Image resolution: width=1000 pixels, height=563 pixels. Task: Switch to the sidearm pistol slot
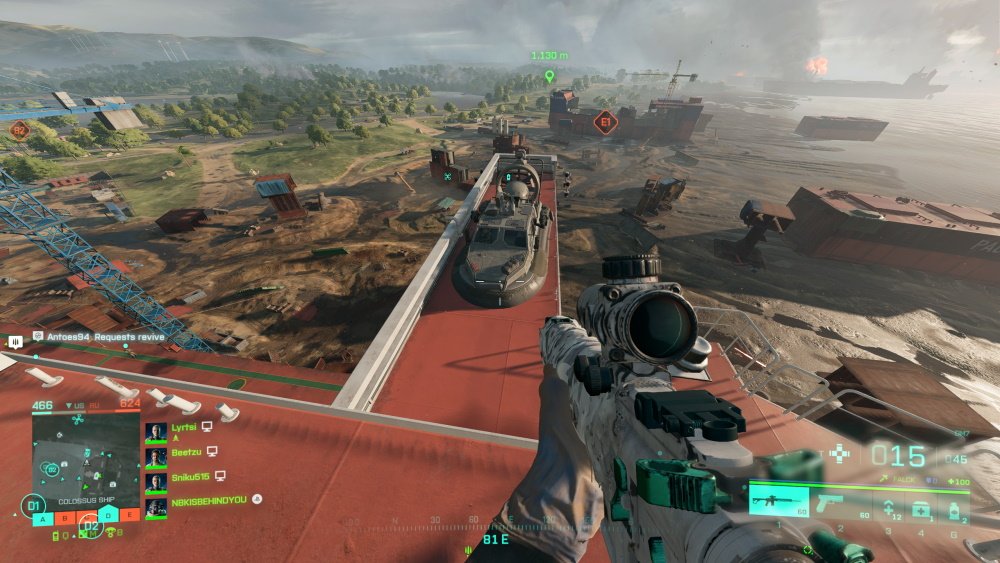coord(839,502)
